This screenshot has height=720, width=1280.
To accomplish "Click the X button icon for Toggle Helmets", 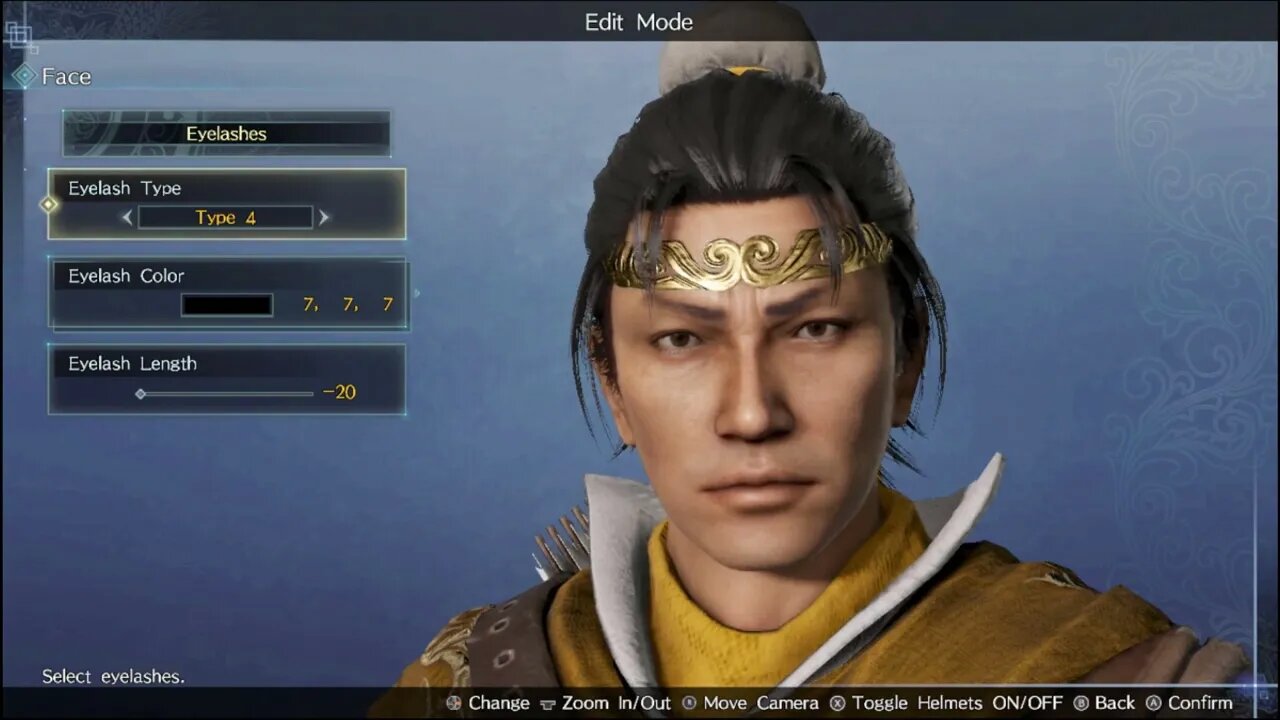I will point(836,703).
